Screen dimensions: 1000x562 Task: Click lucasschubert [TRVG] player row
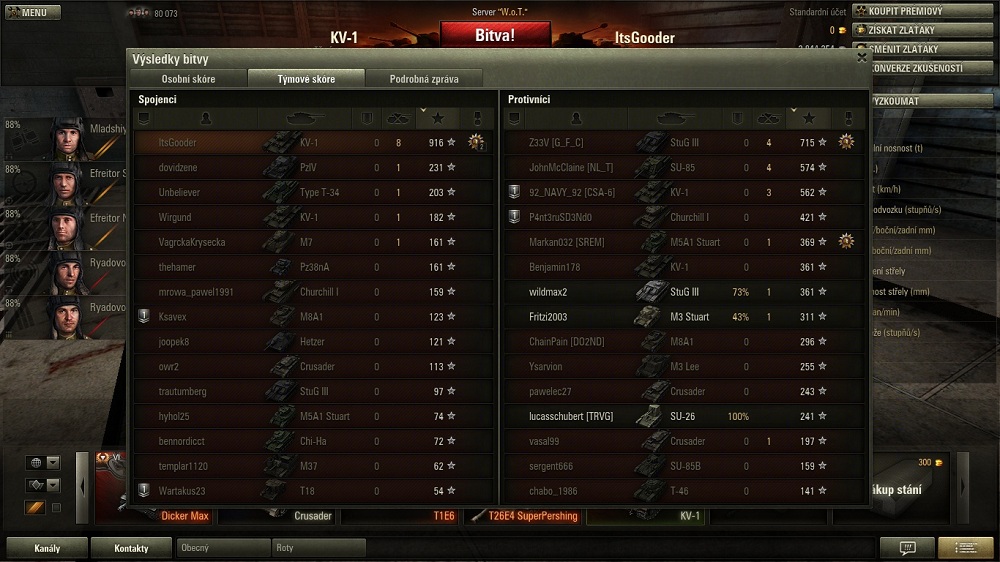(x=683, y=416)
